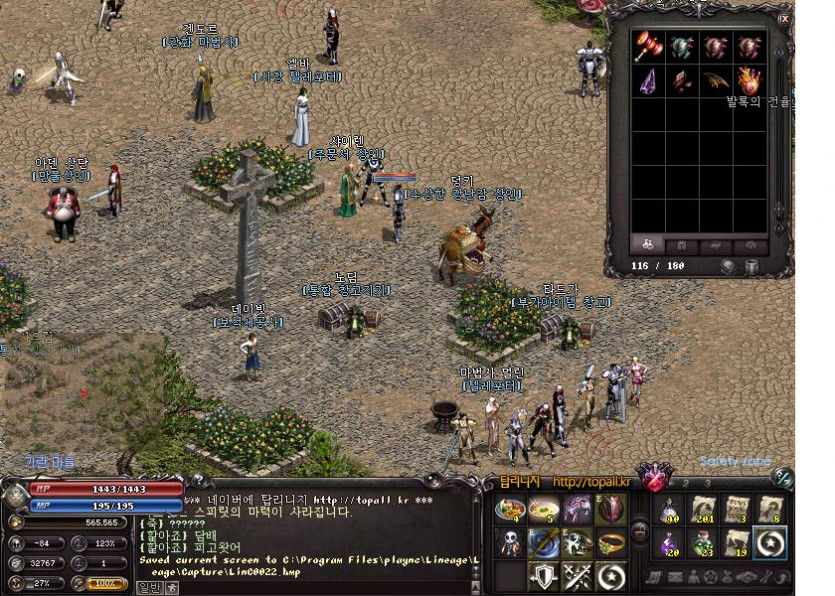Select the flaming red orb item
Viewport: 835px width, 596px height.
[749, 81]
